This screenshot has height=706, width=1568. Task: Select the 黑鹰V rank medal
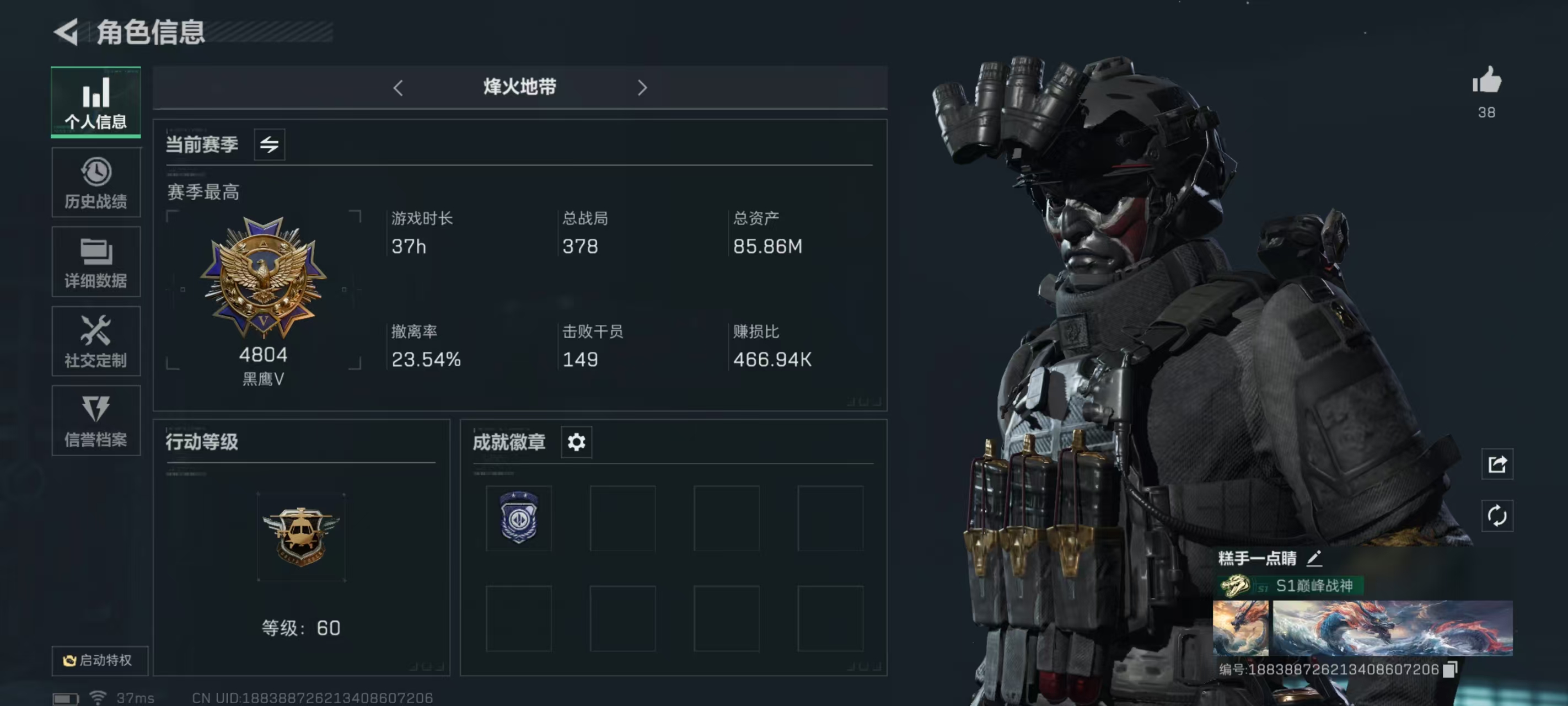pos(263,277)
